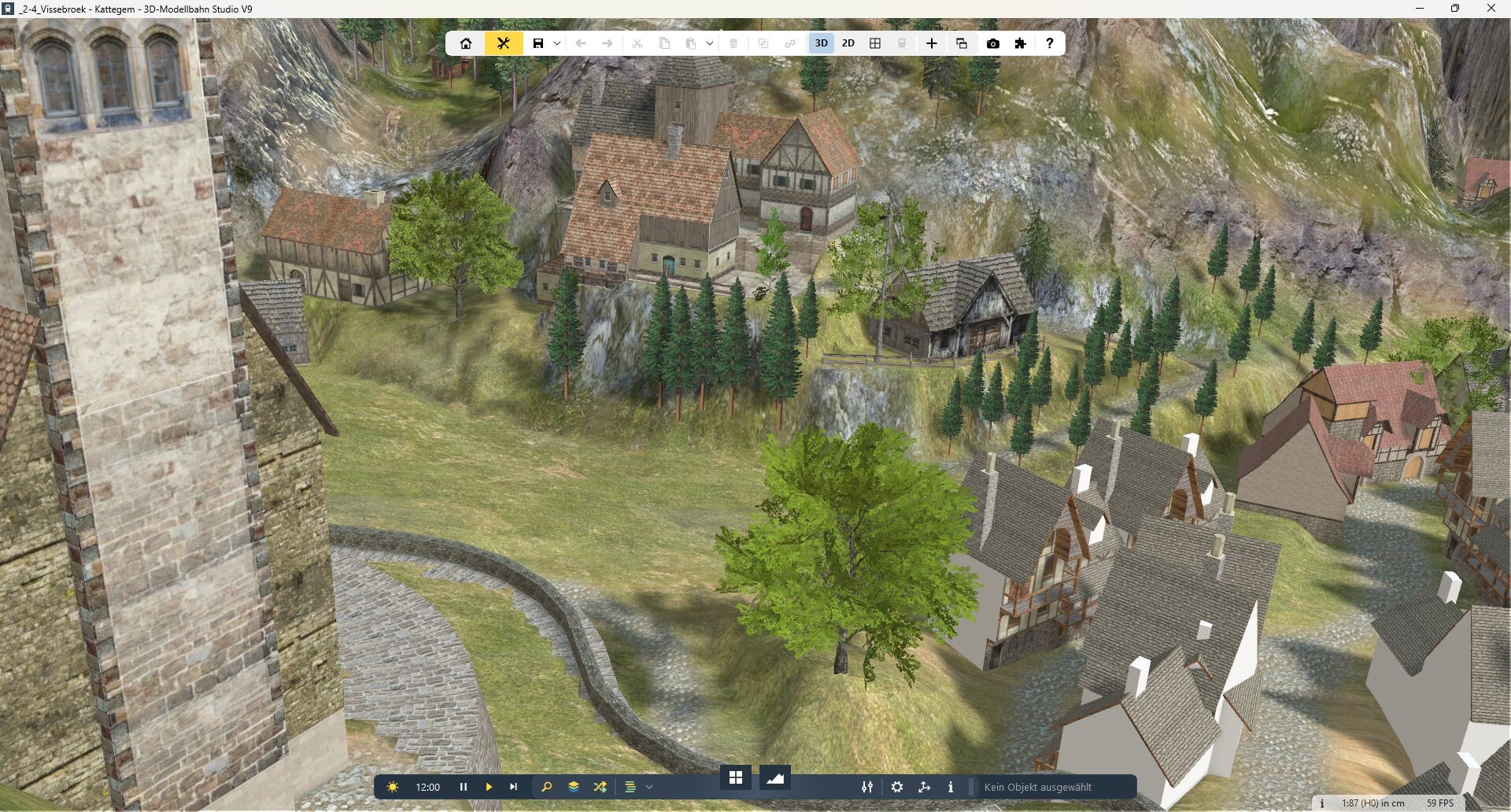Image resolution: width=1511 pixels, height=812 pixels.
Task: Open the catalog grid button
Action: (736, 778)
